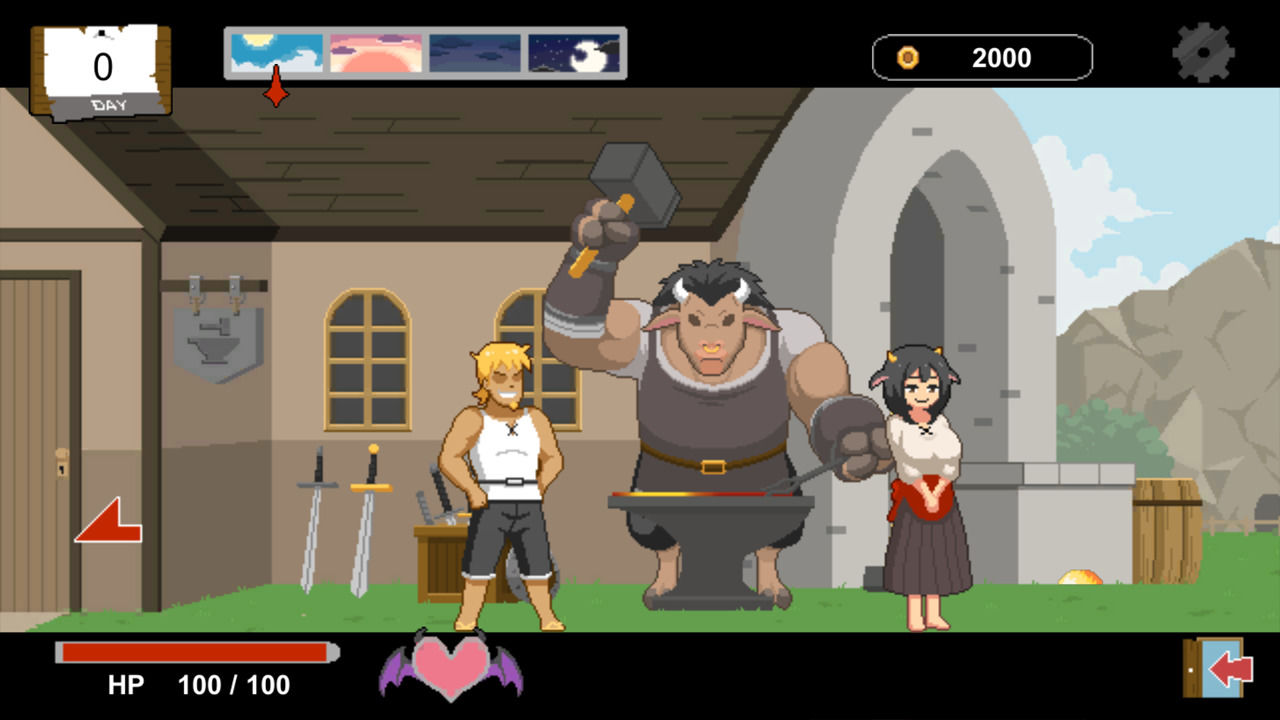The image size is (1280, 720).
Task: Click the HP bar
Action: tap(195, 653)
